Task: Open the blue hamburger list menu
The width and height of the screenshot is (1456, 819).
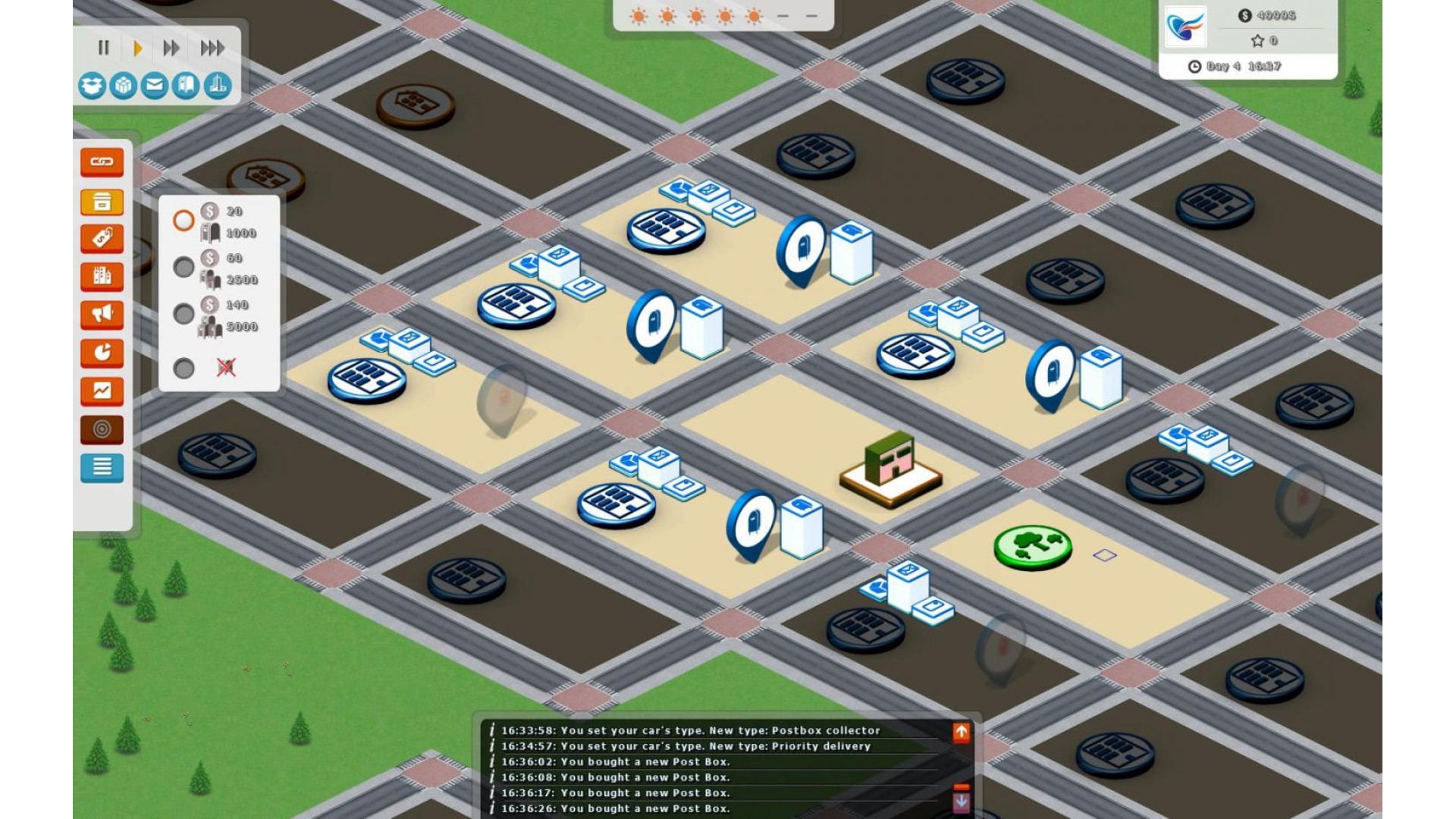Action: click(x=102, y=468)
